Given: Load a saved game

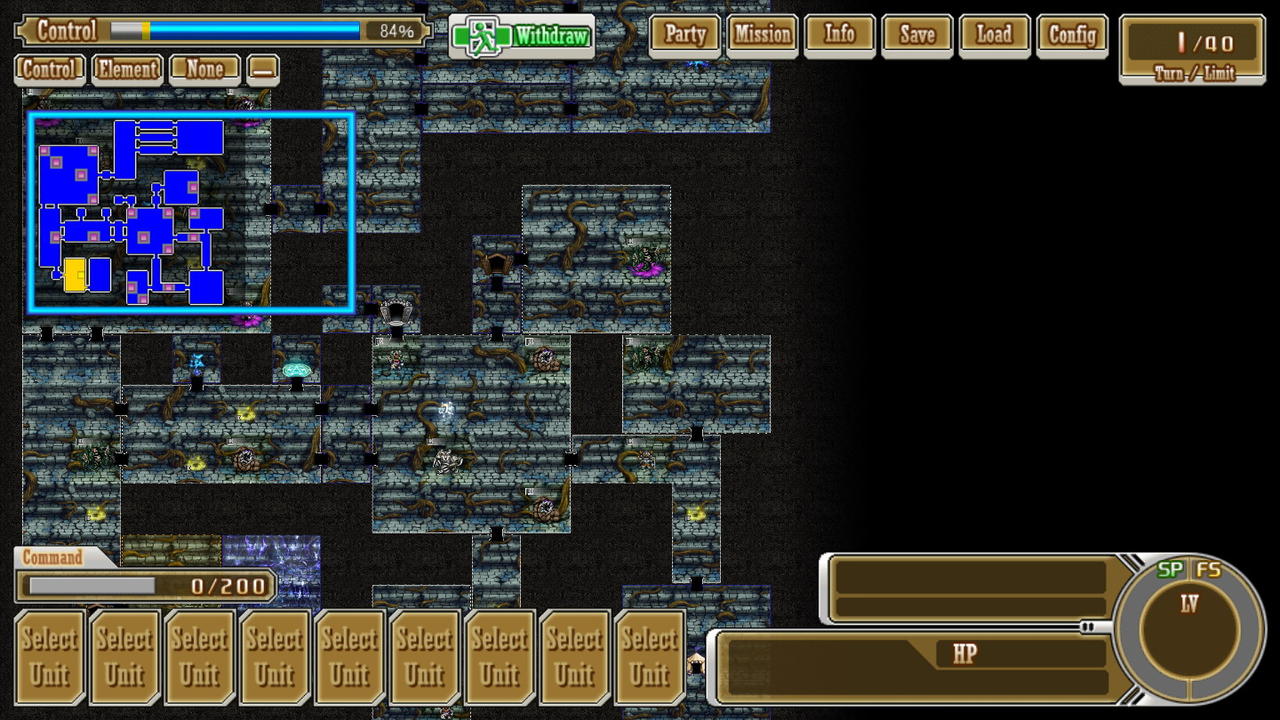Looking at the screenshot, I should pyautogui.click(x=993, y=35).
